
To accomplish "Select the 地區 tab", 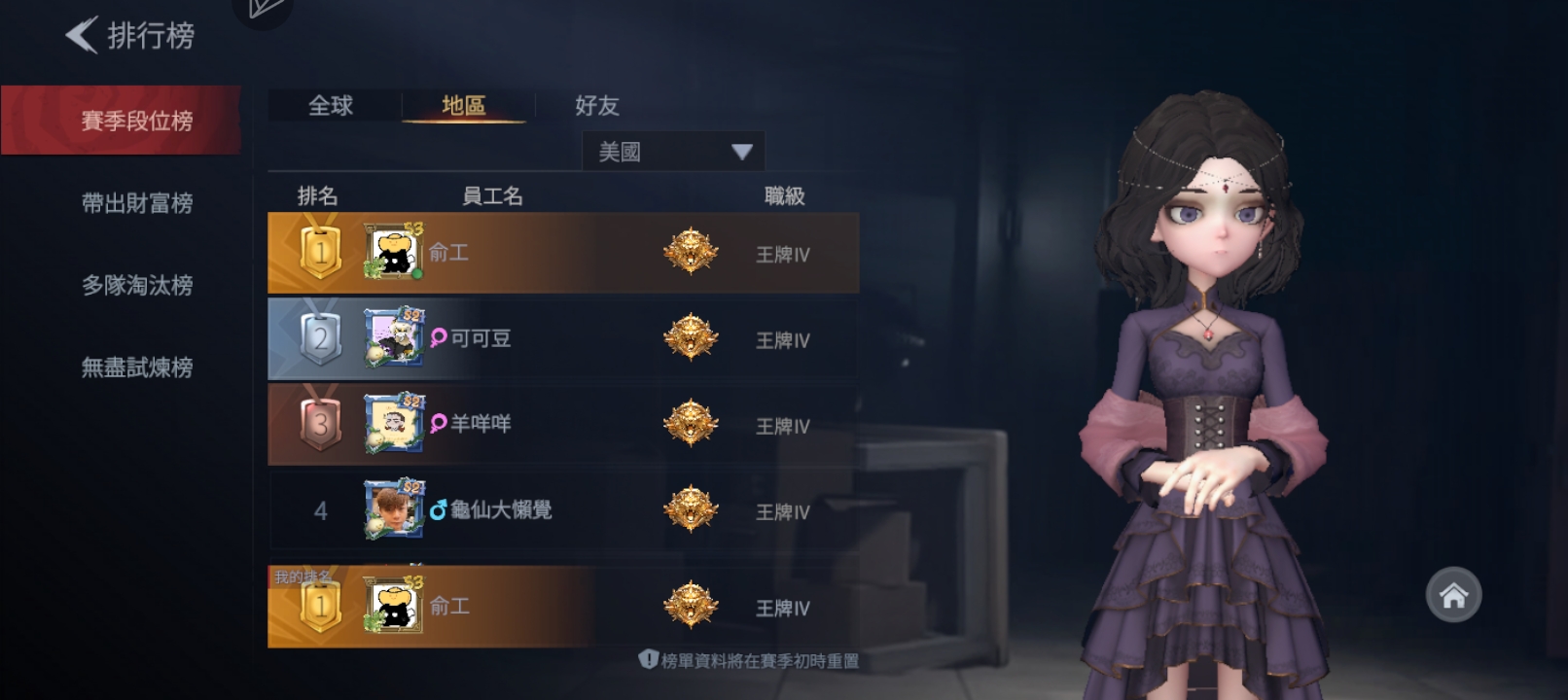I will (465, 106).
